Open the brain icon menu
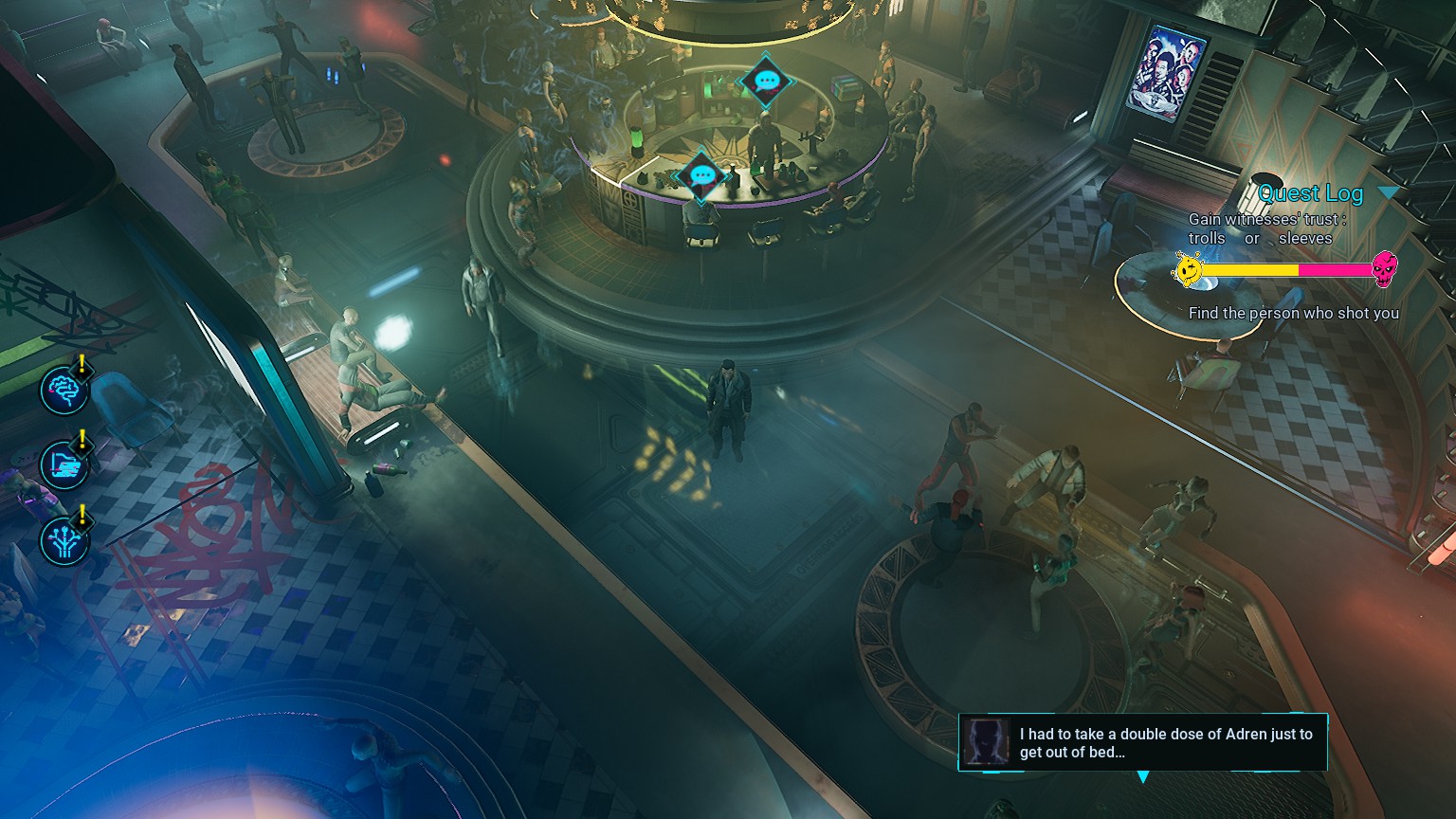Image resolution: width=1456 pixels, height=819 pixels. point(64,390)
